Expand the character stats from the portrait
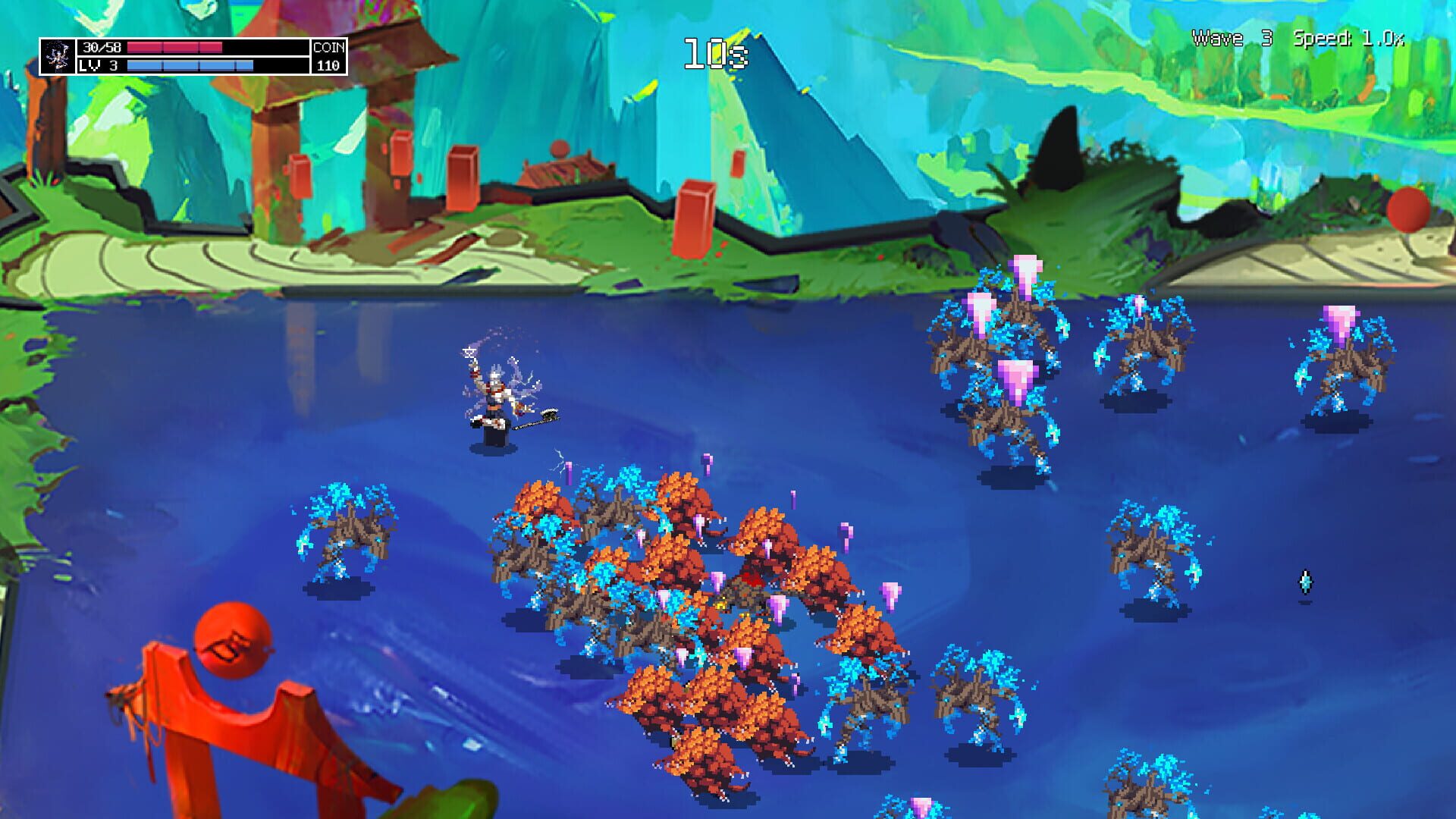The image size is (1456, 819). coord(57,57)
